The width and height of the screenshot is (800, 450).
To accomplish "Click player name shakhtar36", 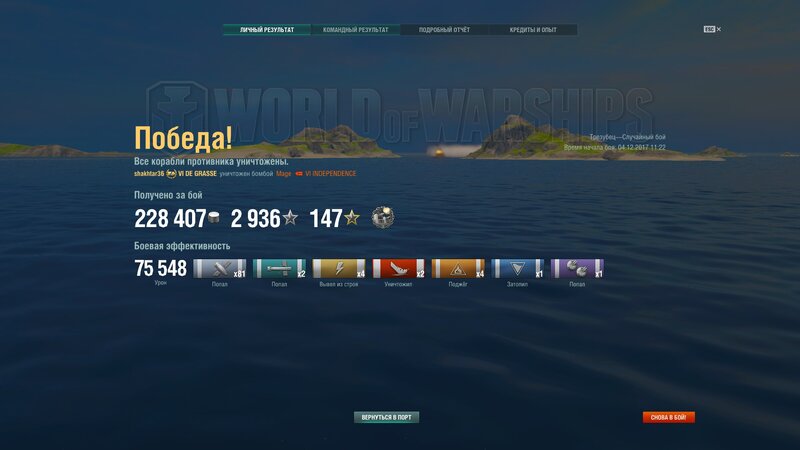I will pyautogui.click(x=148, y=173).
